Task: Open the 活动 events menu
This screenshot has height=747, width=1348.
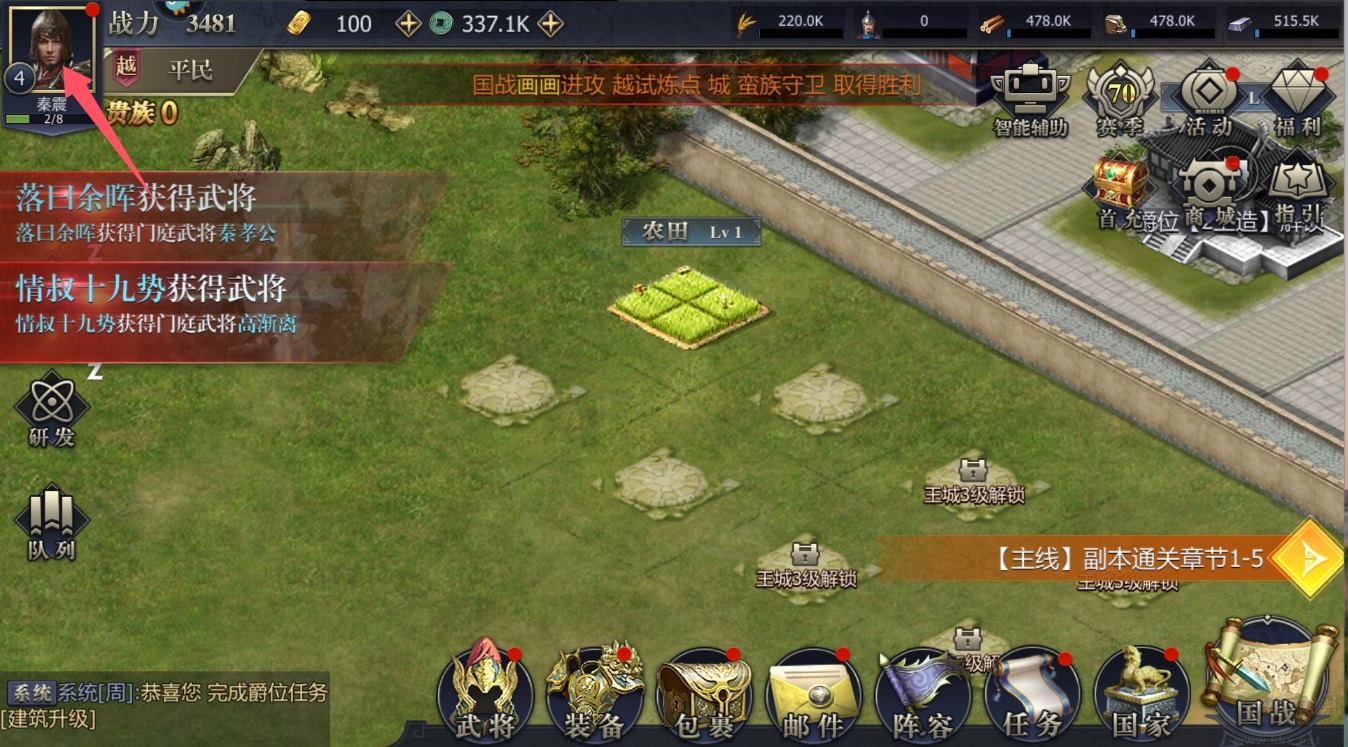Action: point(1208,98)
